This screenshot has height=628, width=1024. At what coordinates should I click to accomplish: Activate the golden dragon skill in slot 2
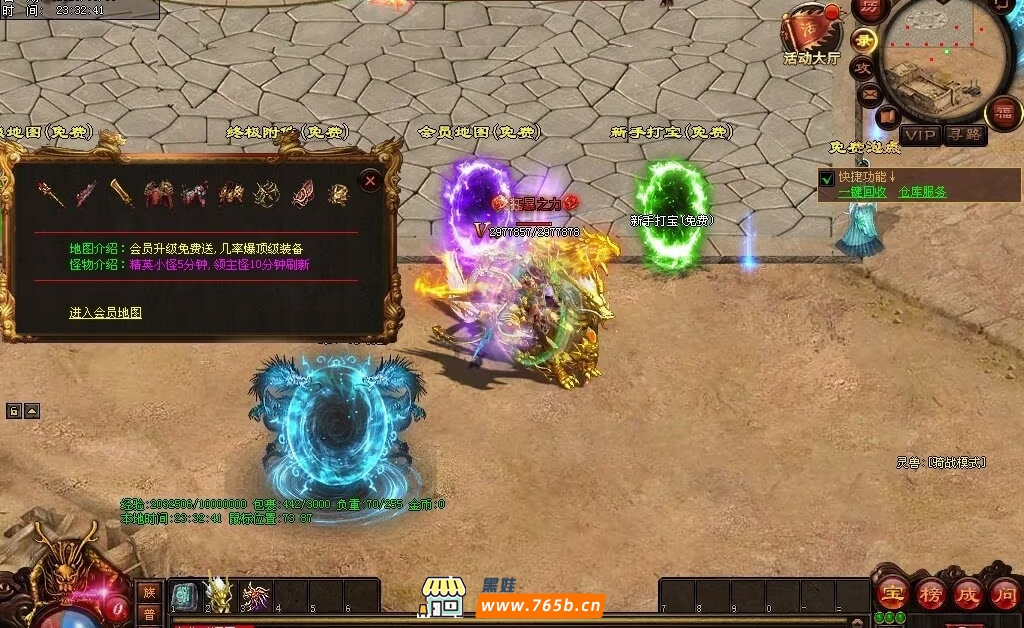click(219, 596)
